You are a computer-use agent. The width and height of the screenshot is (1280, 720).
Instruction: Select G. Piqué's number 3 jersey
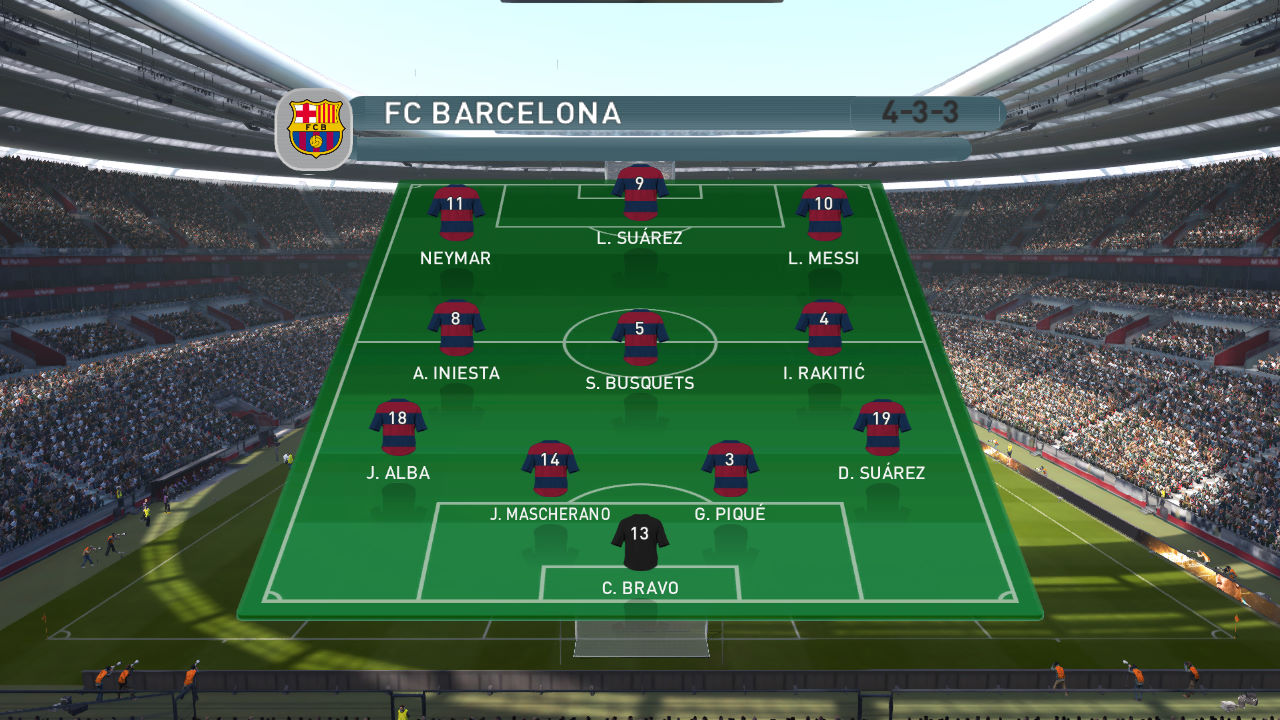tap(729, 468)
